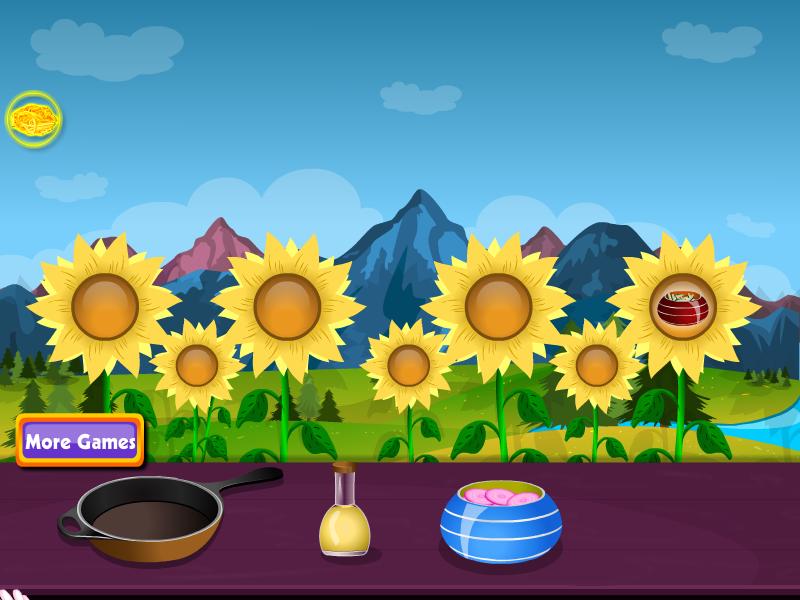
Task: Open the More Games link button
Action: 80,441
